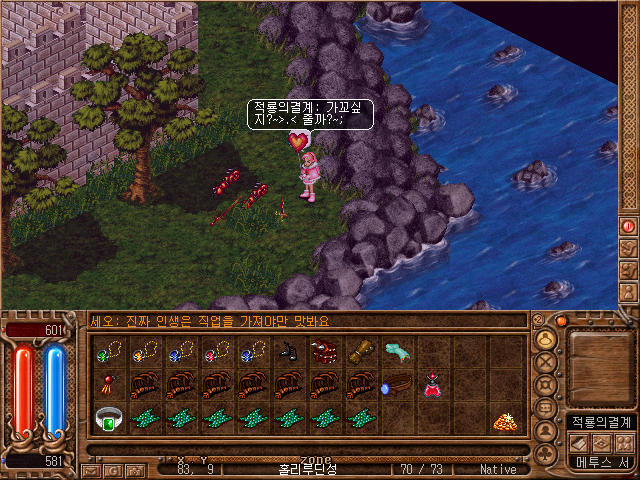The width and height of the screenshot is (640, 480).
Task: Open the character portrait round button
Action: pyautogui.click(x=546, y=337)
